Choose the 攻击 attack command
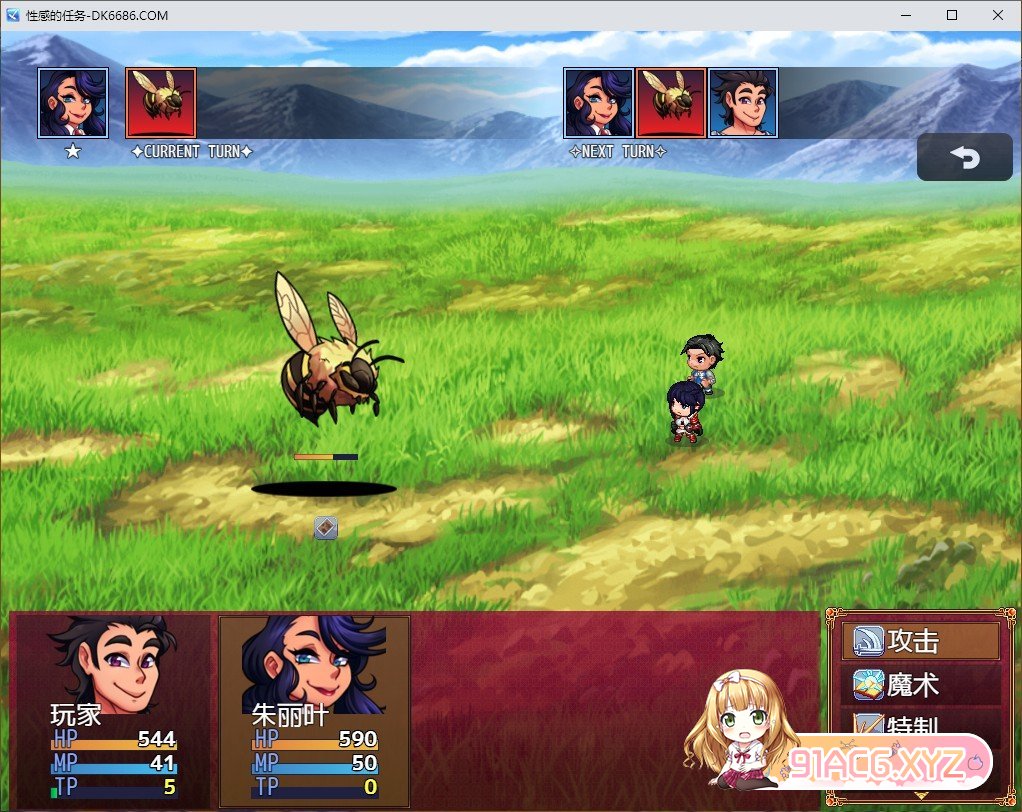 point(920,641)
